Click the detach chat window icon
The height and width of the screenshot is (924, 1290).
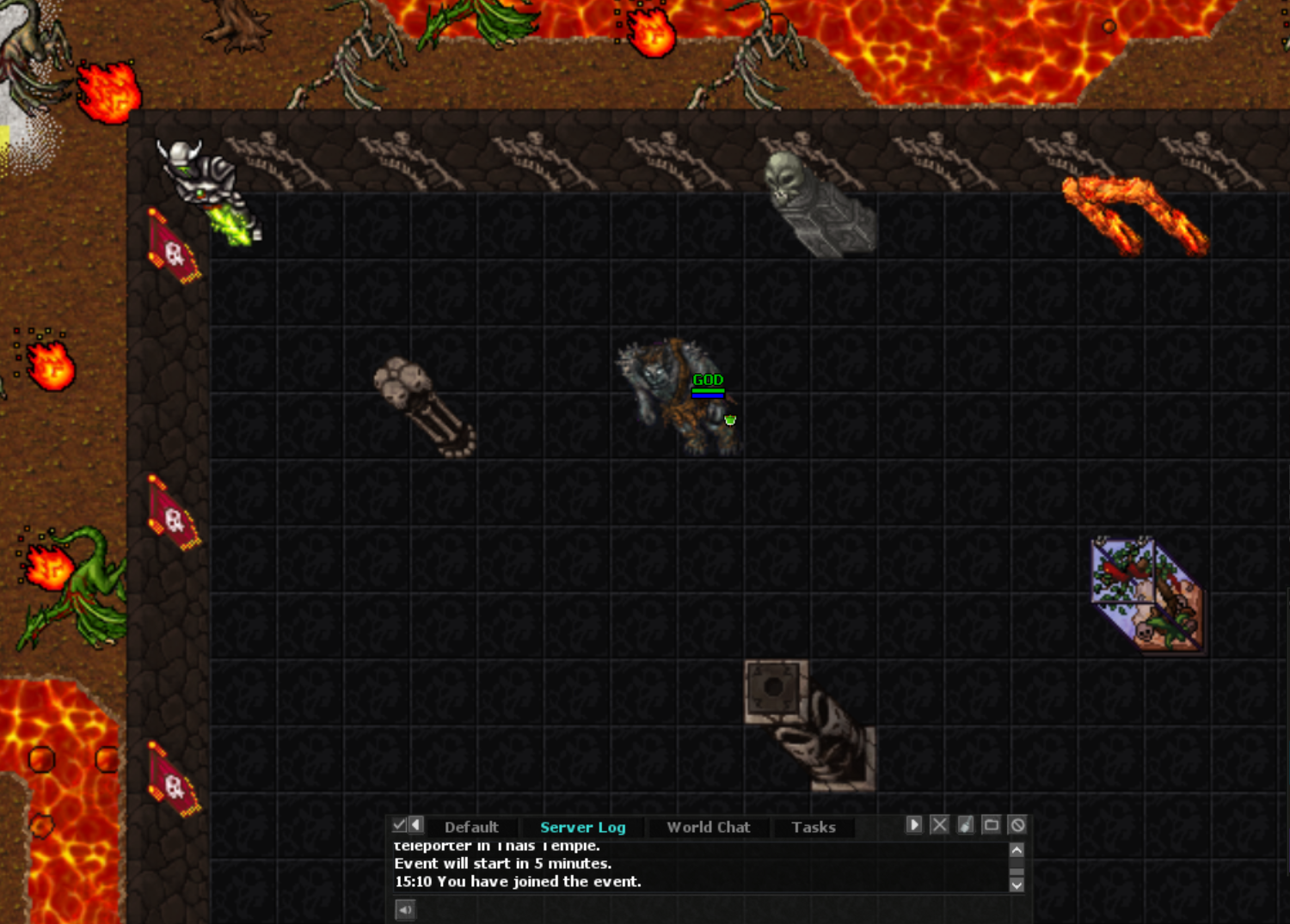(x=992, y=824)
